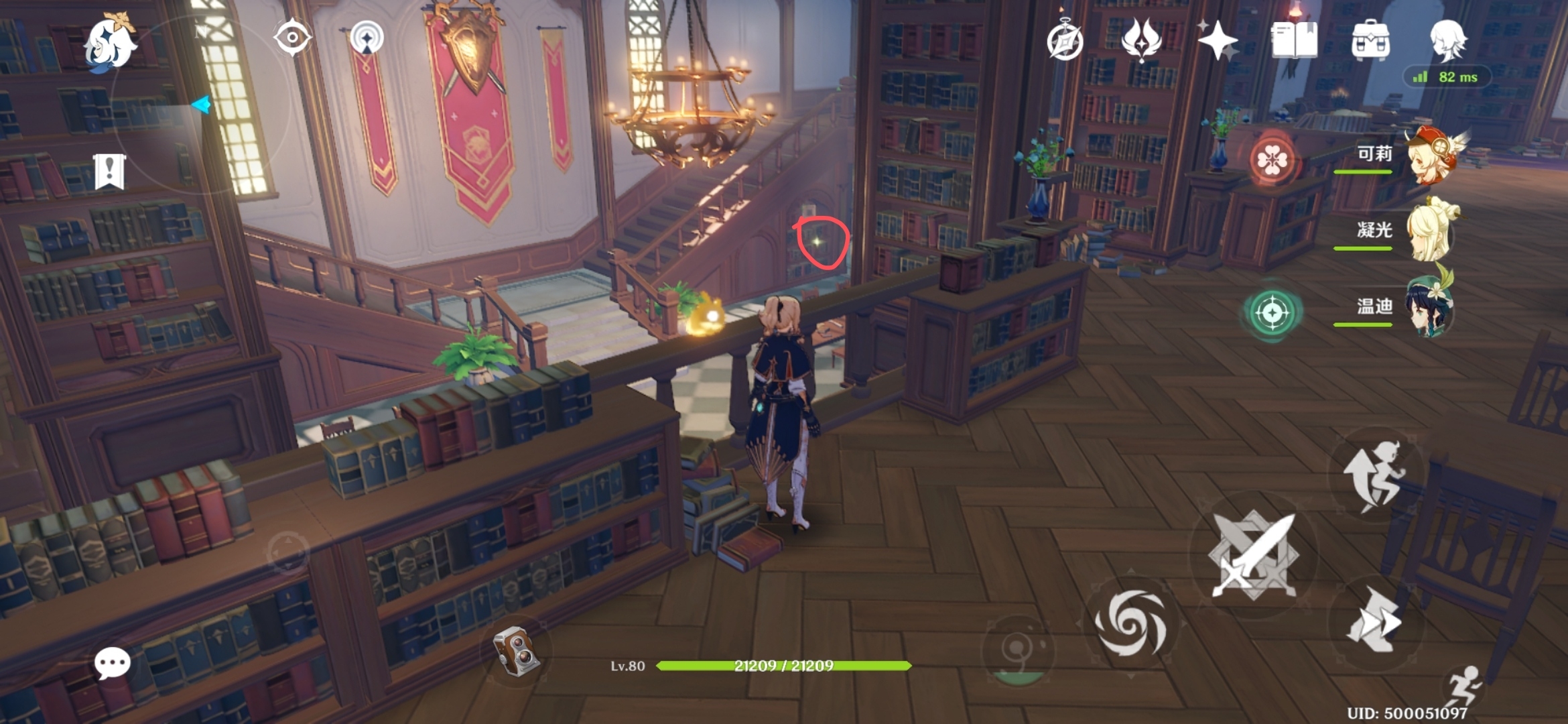Image resolution: width=1568 pixels, height=724 pixels.
Task: Open the chat speech bubble
Action: [x=112, y=664]
